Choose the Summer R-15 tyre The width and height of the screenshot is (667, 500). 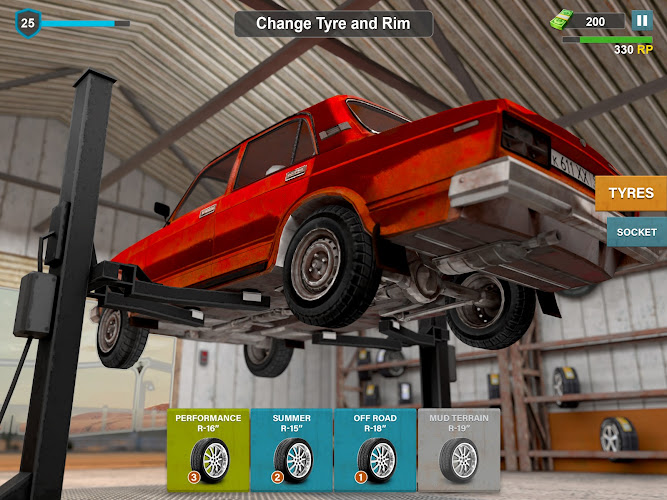291,449
